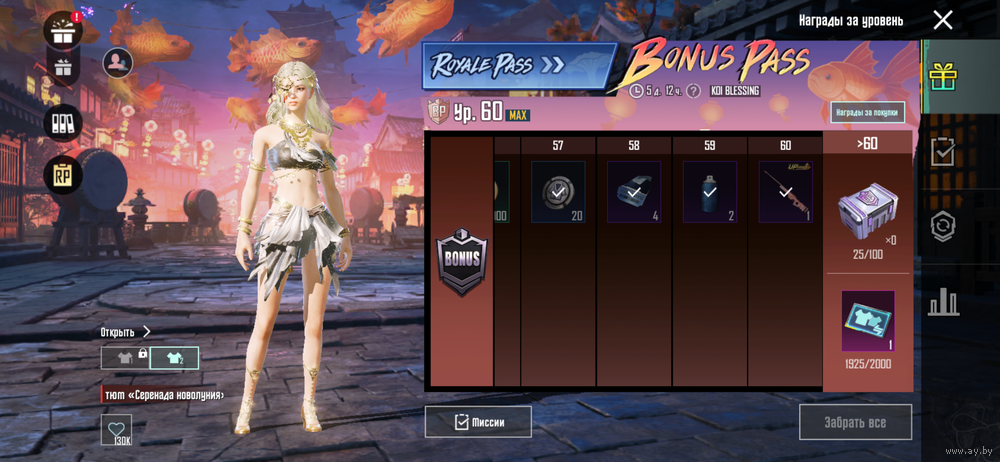The image size is (1000, 462).
Task: Open the gift box with red notification
Action: 65,31
